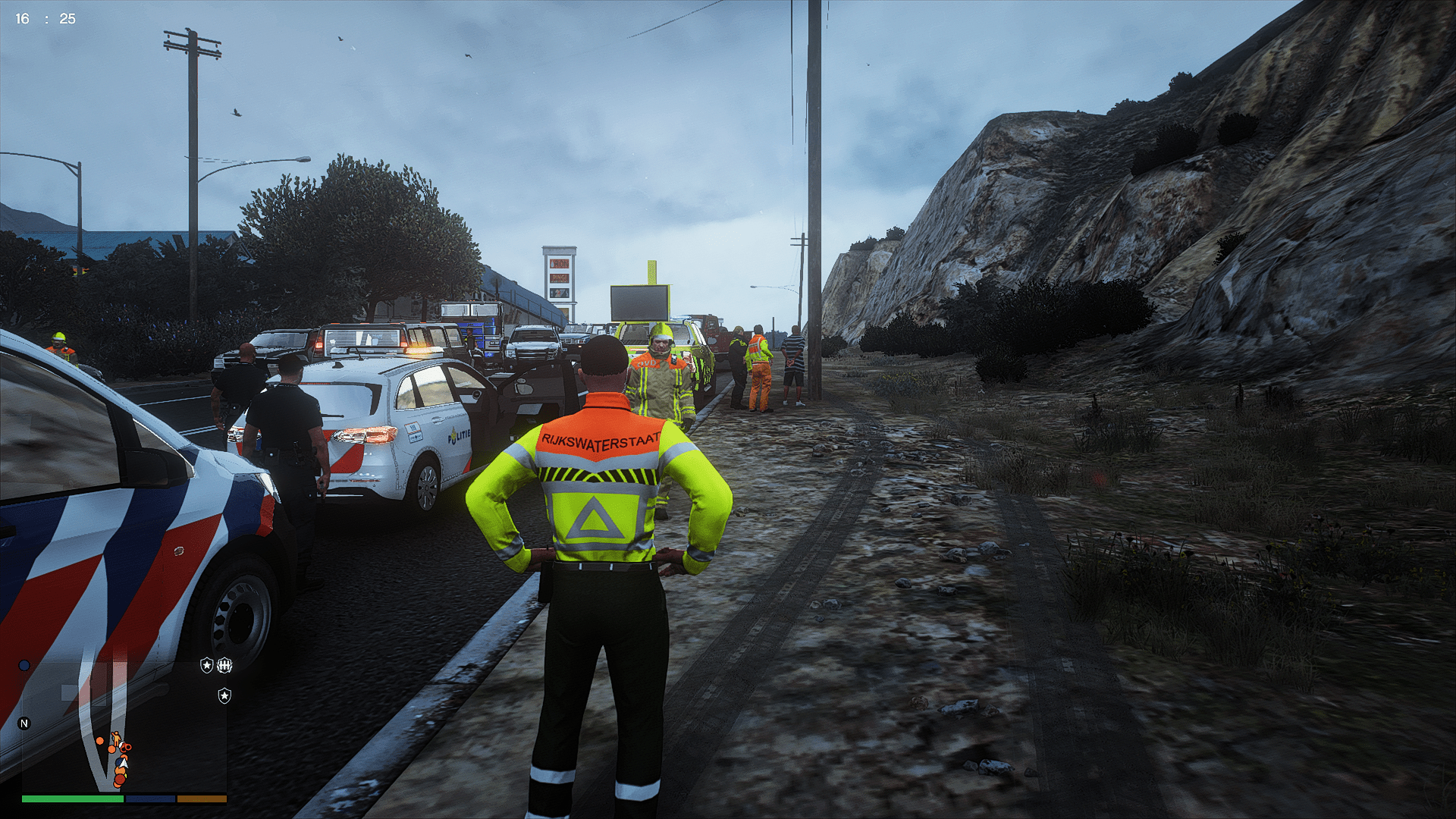Screen dimensions: 1456x819
Task: Click the blue dot blip on the minimap
Action: click(24, 666)
